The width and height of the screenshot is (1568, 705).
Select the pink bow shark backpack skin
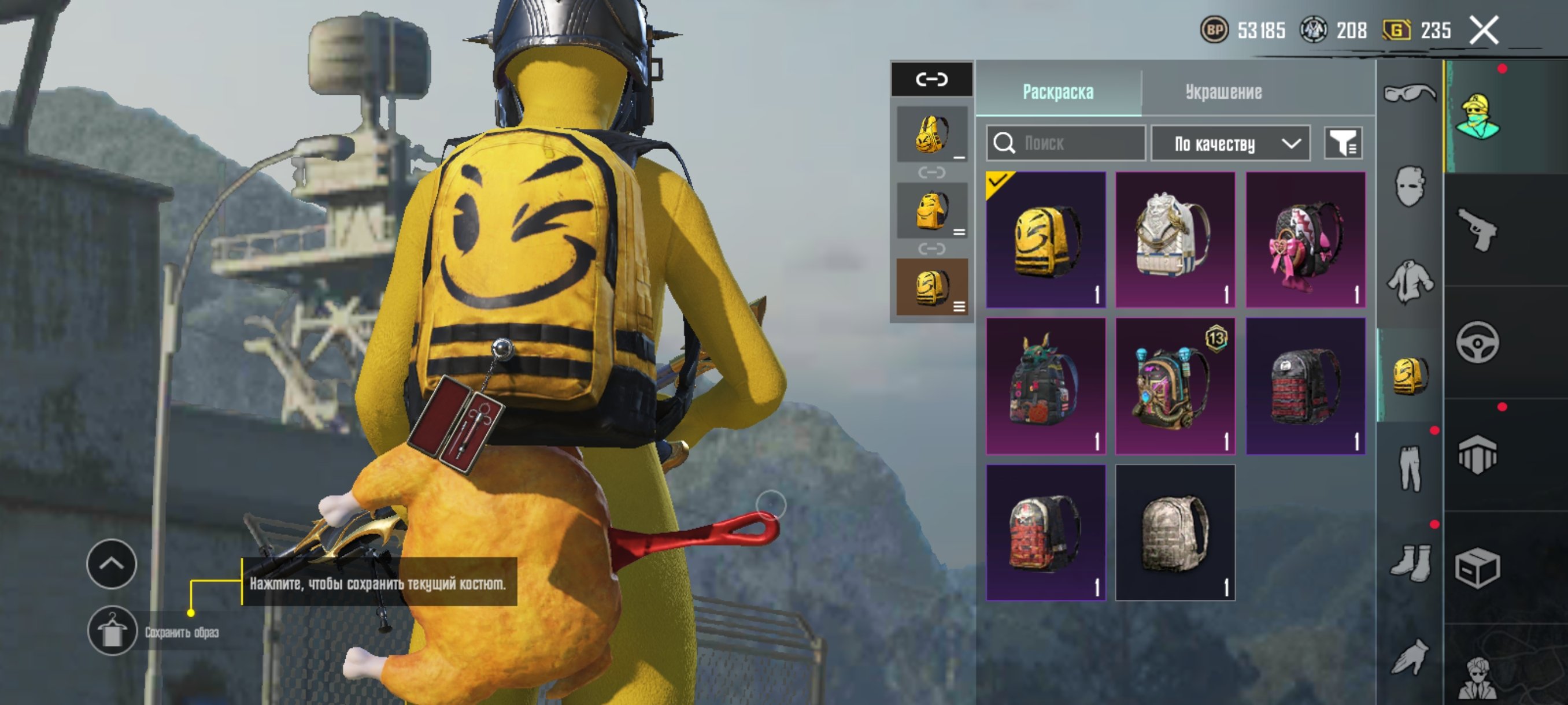tap(1305, 240)
